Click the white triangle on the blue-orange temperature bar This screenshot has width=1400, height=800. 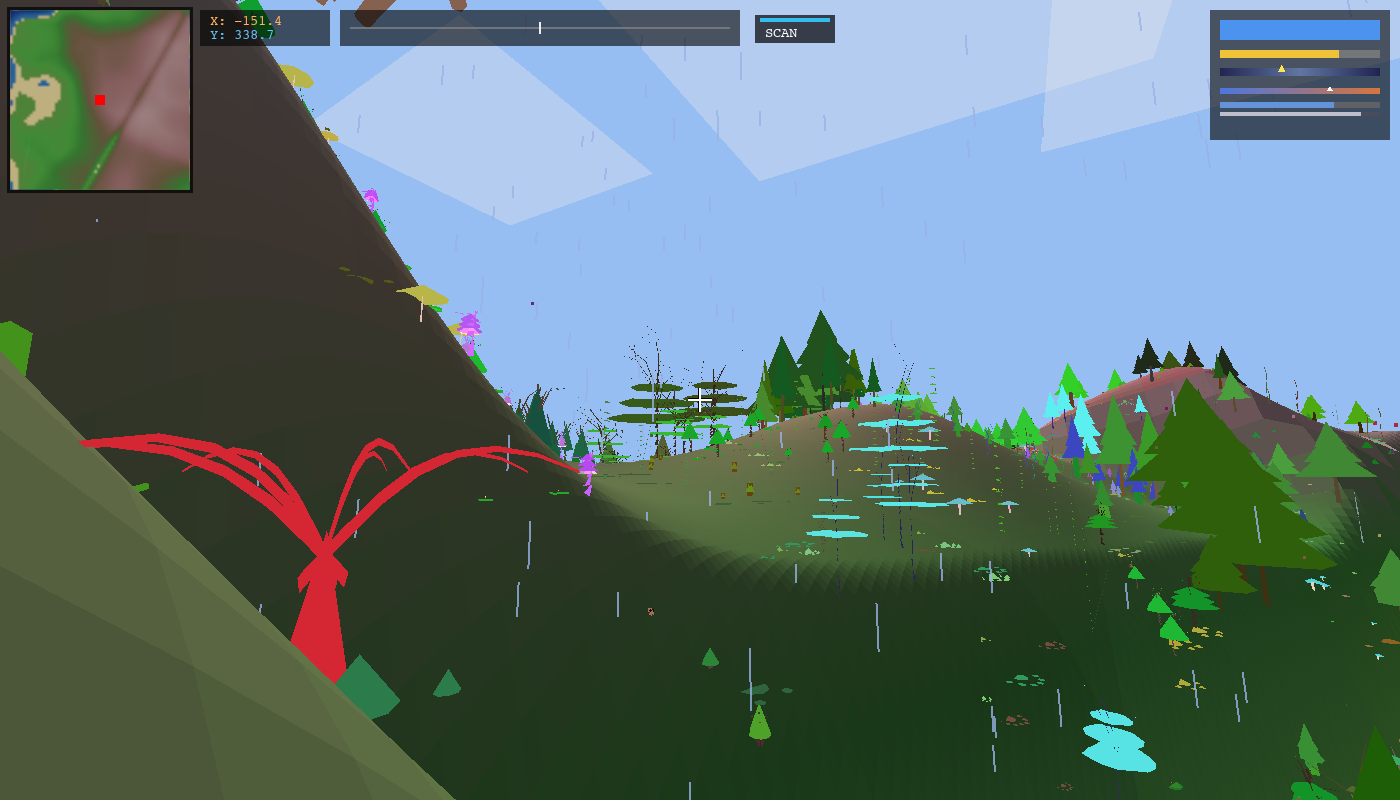tap(1330, 89)
